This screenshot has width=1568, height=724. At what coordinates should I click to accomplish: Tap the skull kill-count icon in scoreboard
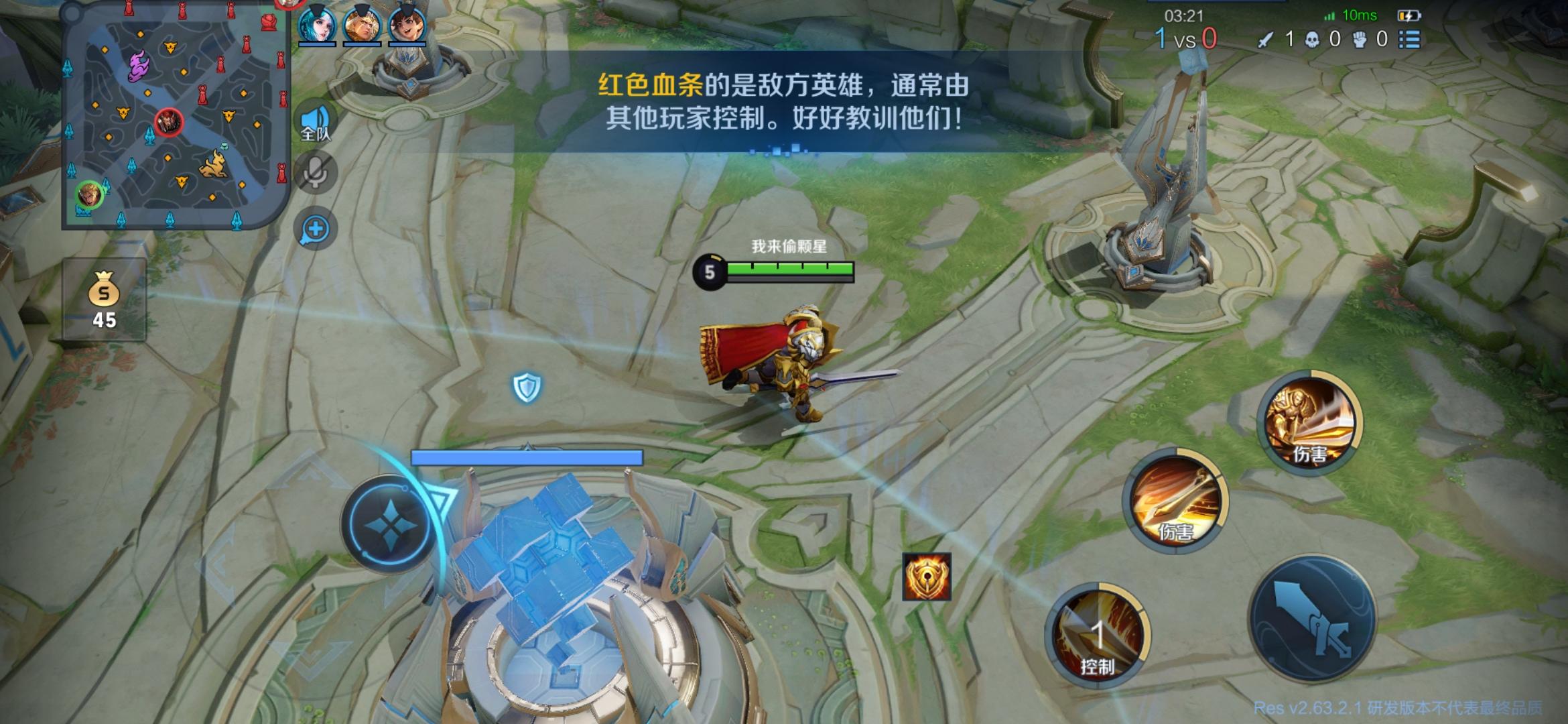(1311, 39)
